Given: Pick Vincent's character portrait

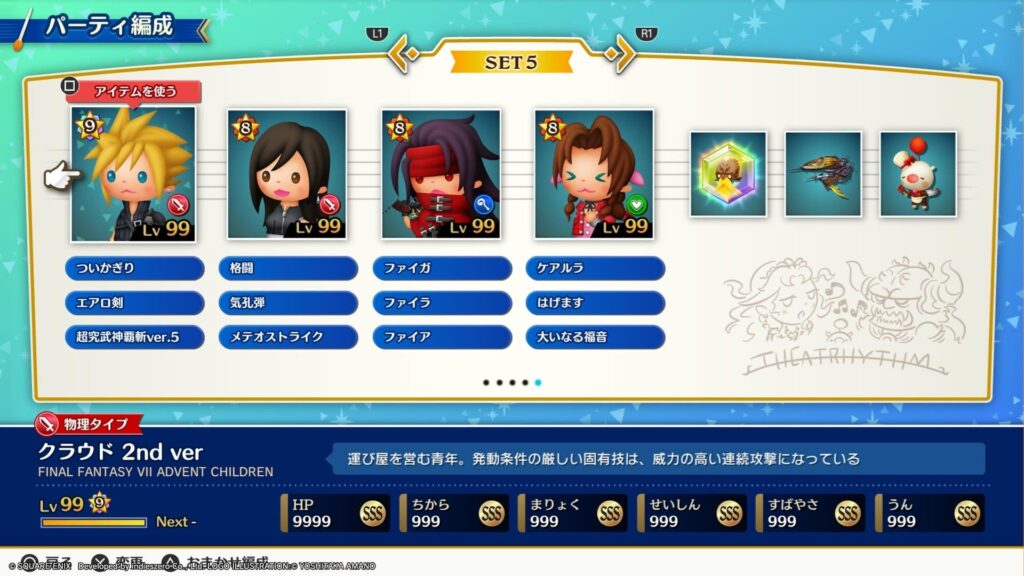Looking at the screenshot, I should 441,175.
